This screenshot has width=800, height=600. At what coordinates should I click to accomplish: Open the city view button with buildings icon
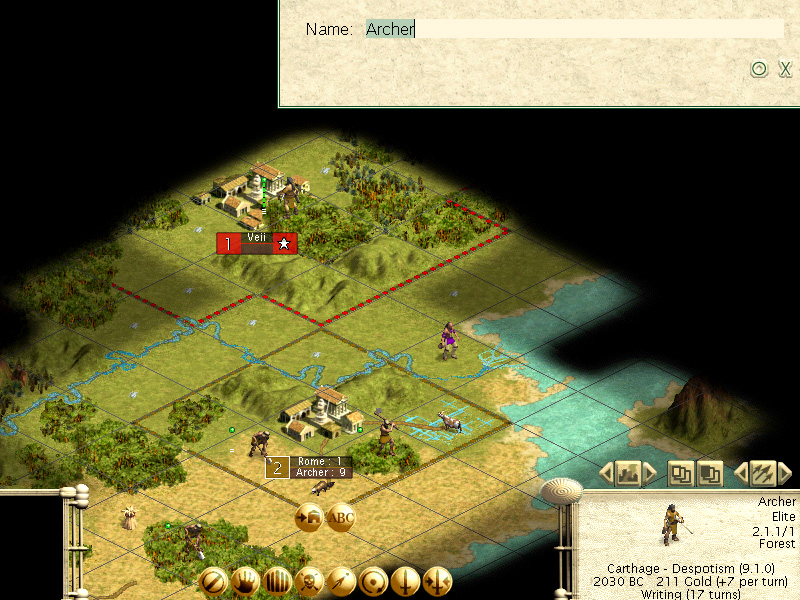click(x=629, y=472)
